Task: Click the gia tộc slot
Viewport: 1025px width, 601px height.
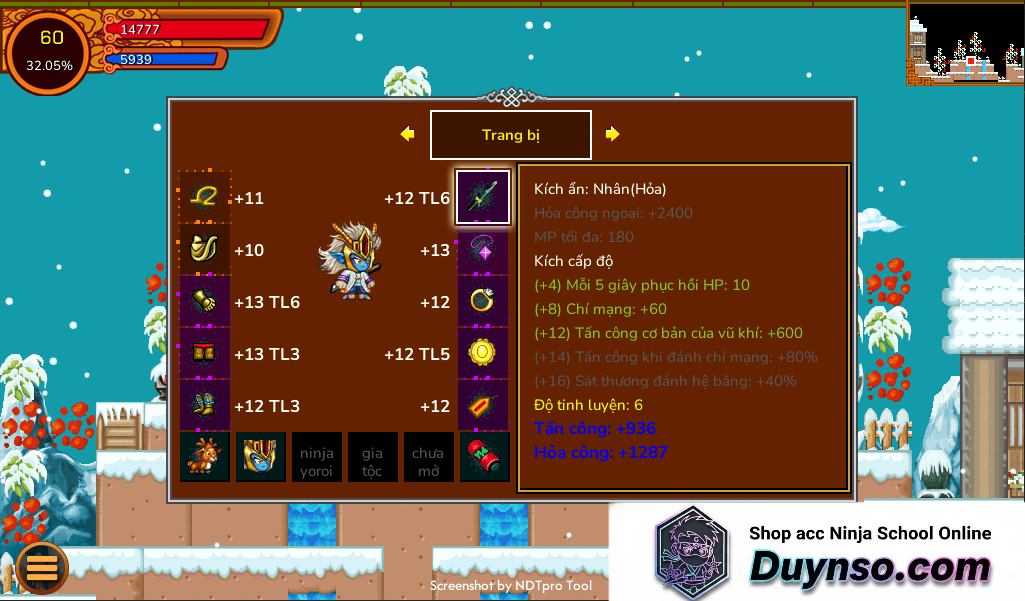Action: [x=373, y=457]
